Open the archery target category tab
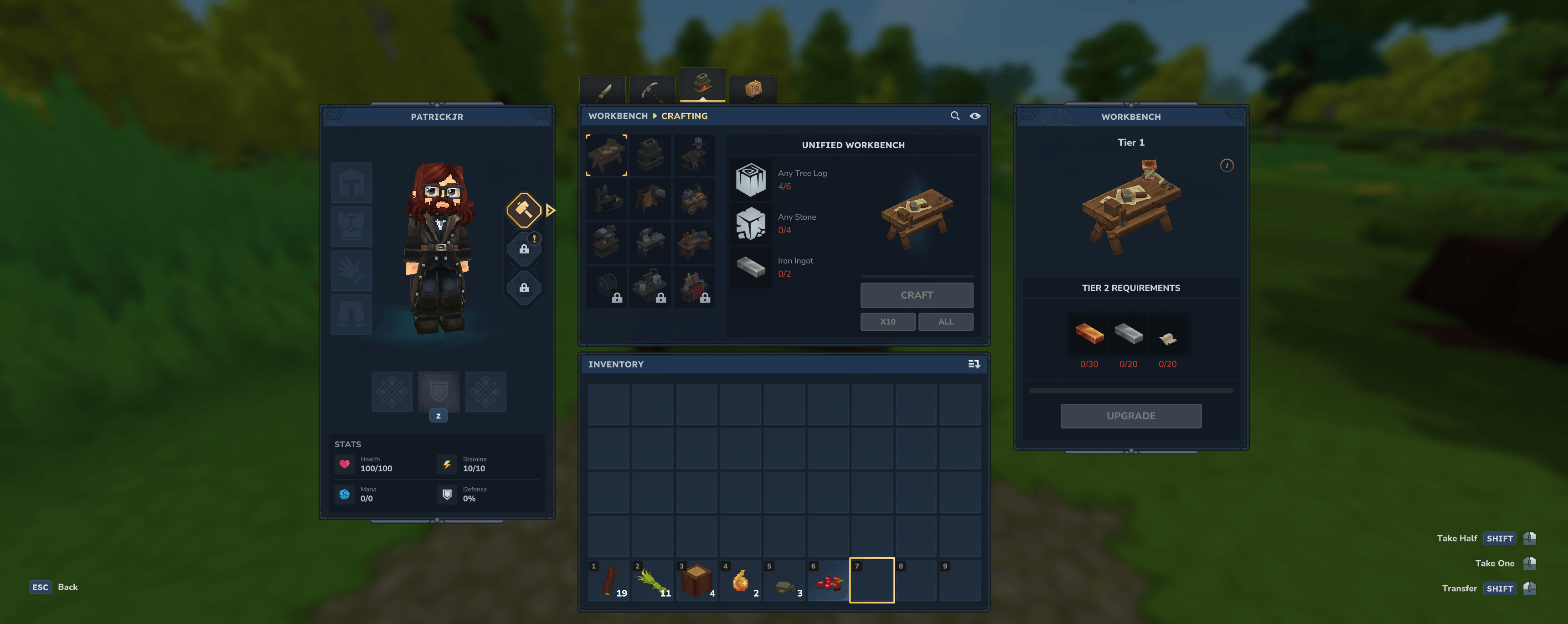This screenshot has height=624, width=1568. (753, 89)
